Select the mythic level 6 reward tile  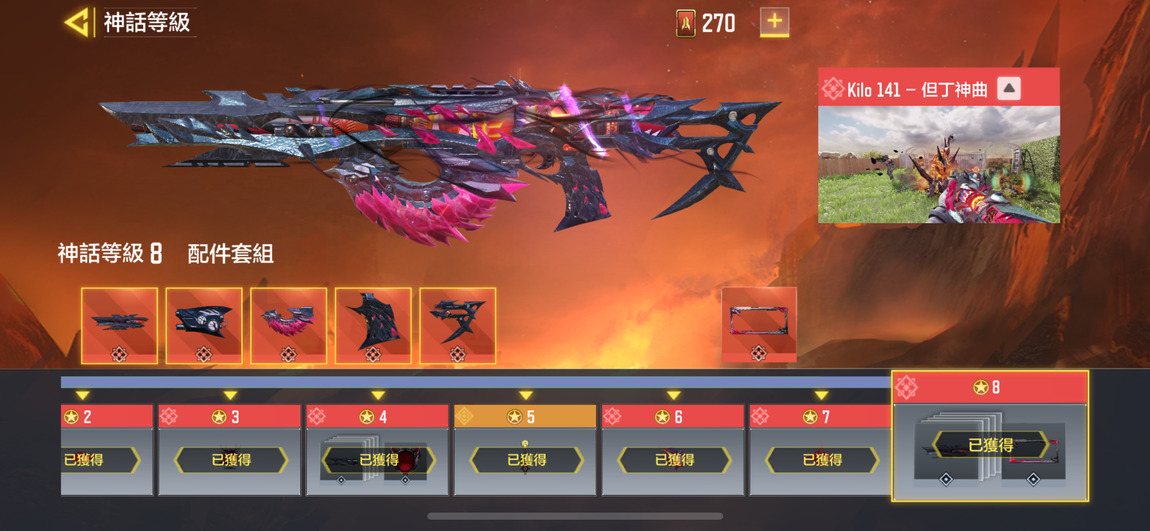click(x=673, y=450)
